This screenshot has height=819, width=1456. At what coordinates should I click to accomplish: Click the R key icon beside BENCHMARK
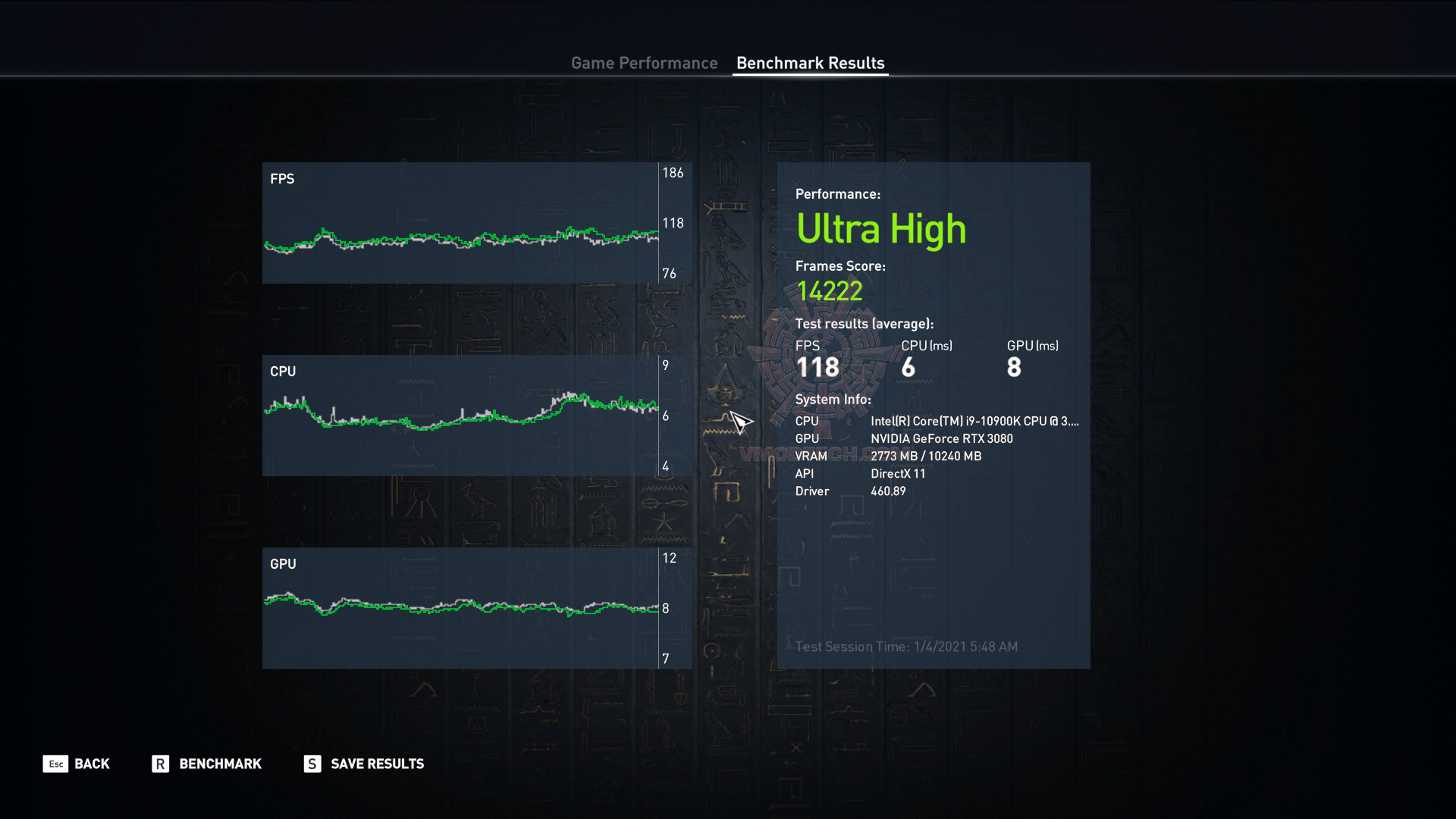(159, 764)
